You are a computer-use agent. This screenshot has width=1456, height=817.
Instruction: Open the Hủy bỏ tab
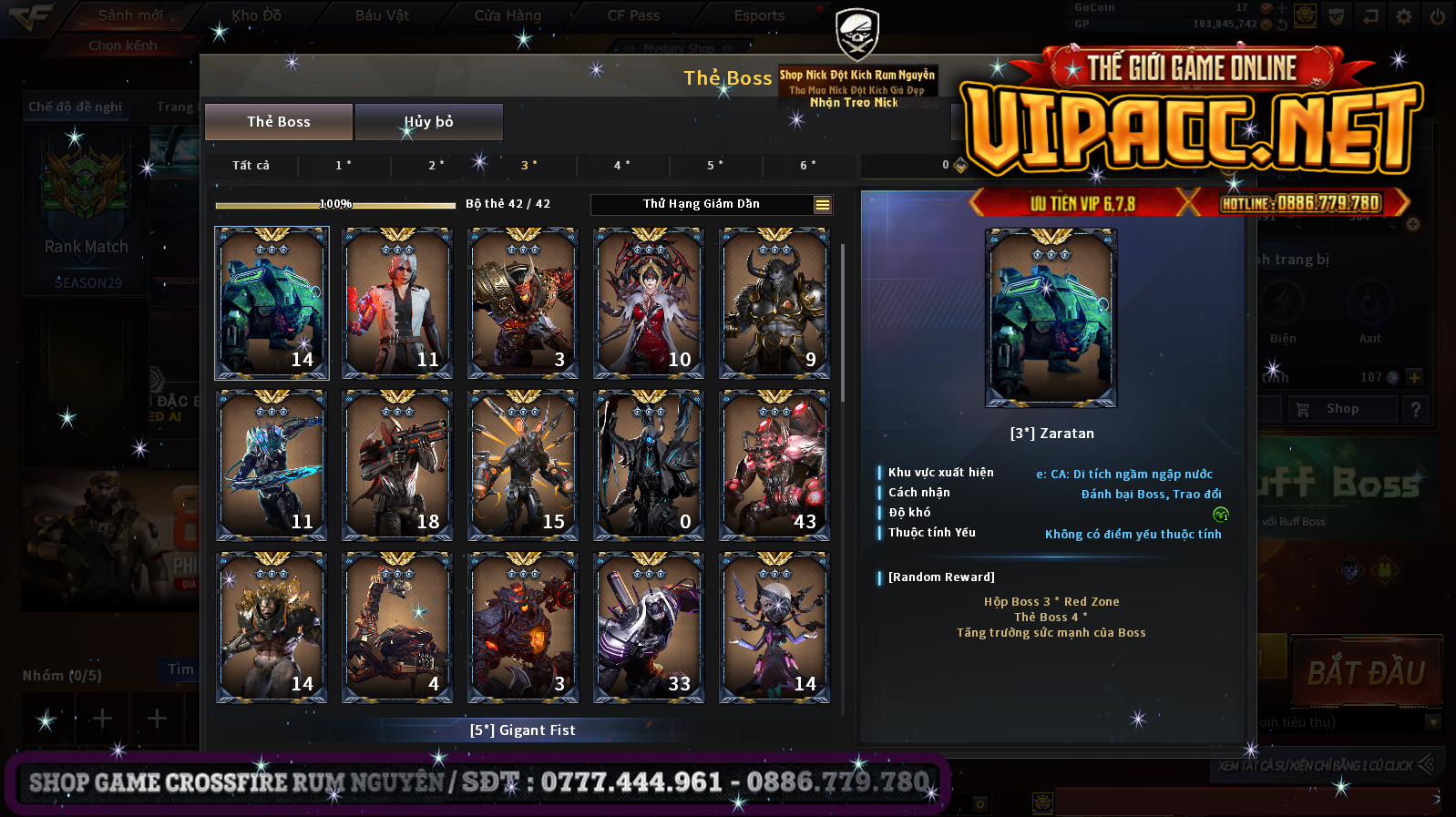click(x=428, y=122)
